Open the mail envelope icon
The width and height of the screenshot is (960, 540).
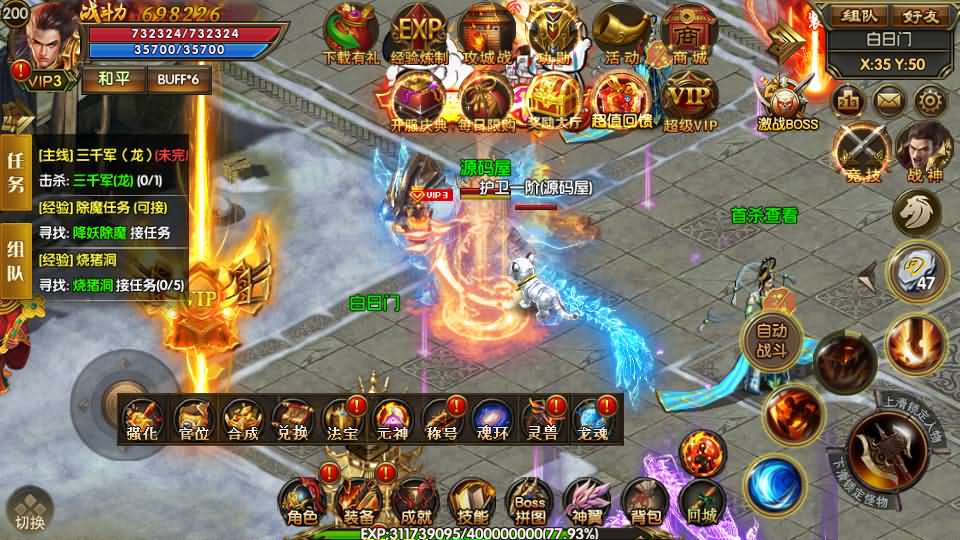click(889, 100)
